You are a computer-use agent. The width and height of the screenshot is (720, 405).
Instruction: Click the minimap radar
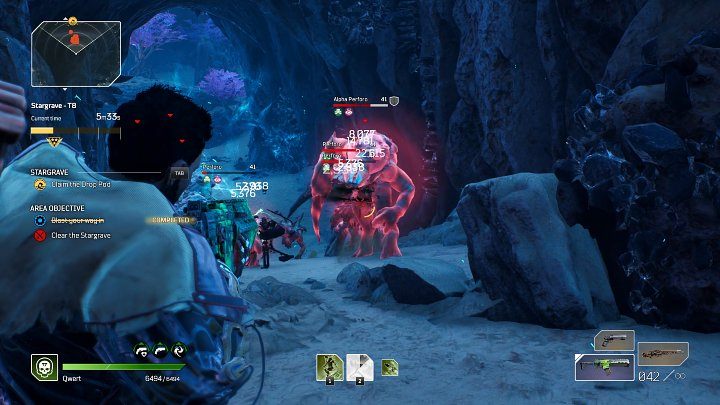tap(75, 54)
